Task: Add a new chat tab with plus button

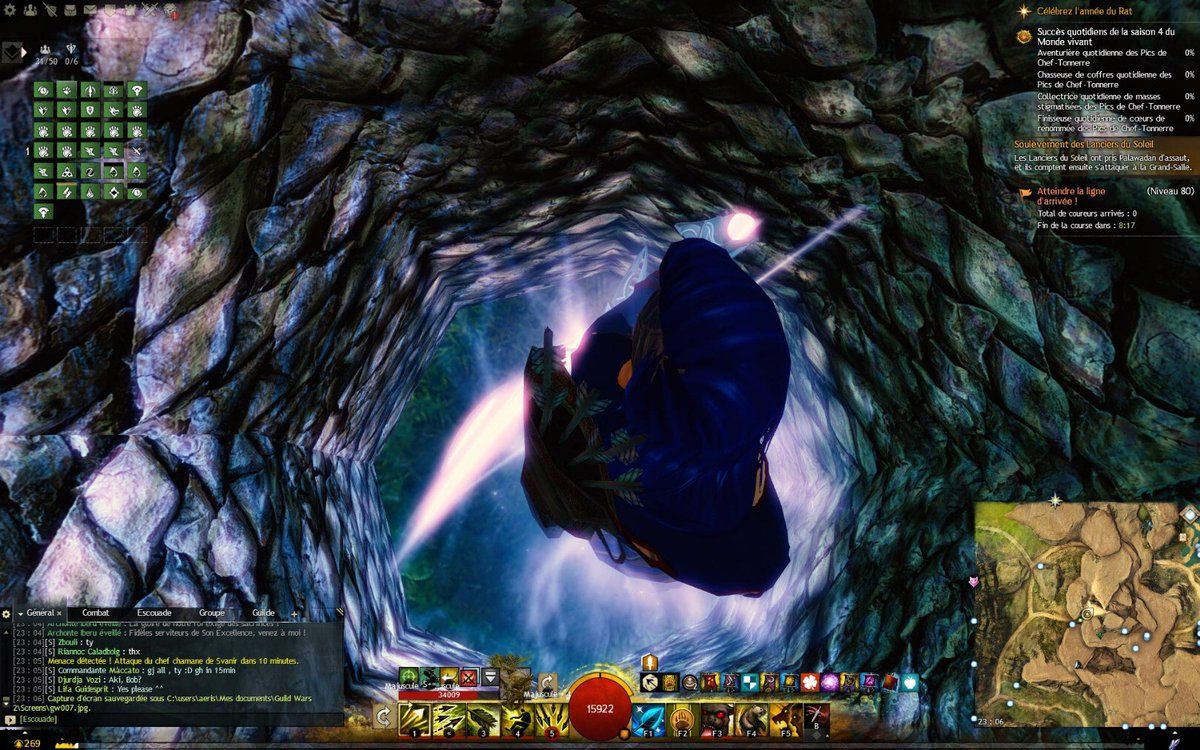Action: pyautogui.click(x=294, y=612)
